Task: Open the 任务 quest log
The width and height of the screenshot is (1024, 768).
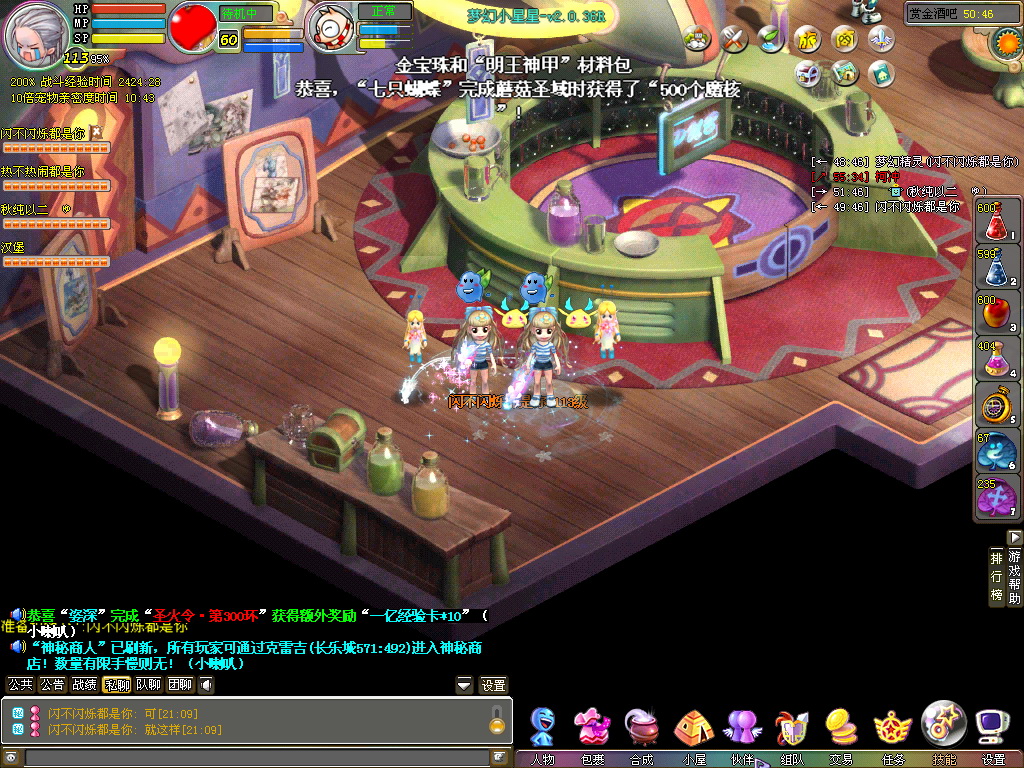Action: [x=892, y=730]
